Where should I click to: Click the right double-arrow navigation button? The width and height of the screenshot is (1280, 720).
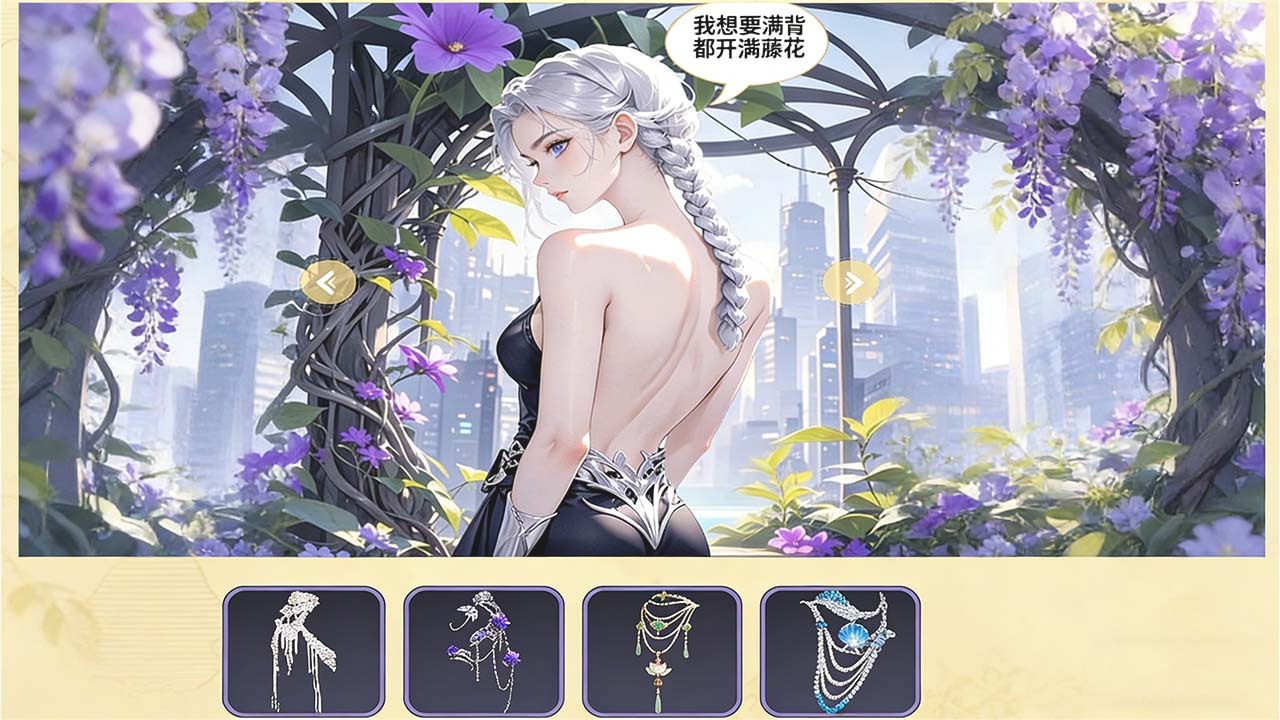pos(851,283)
